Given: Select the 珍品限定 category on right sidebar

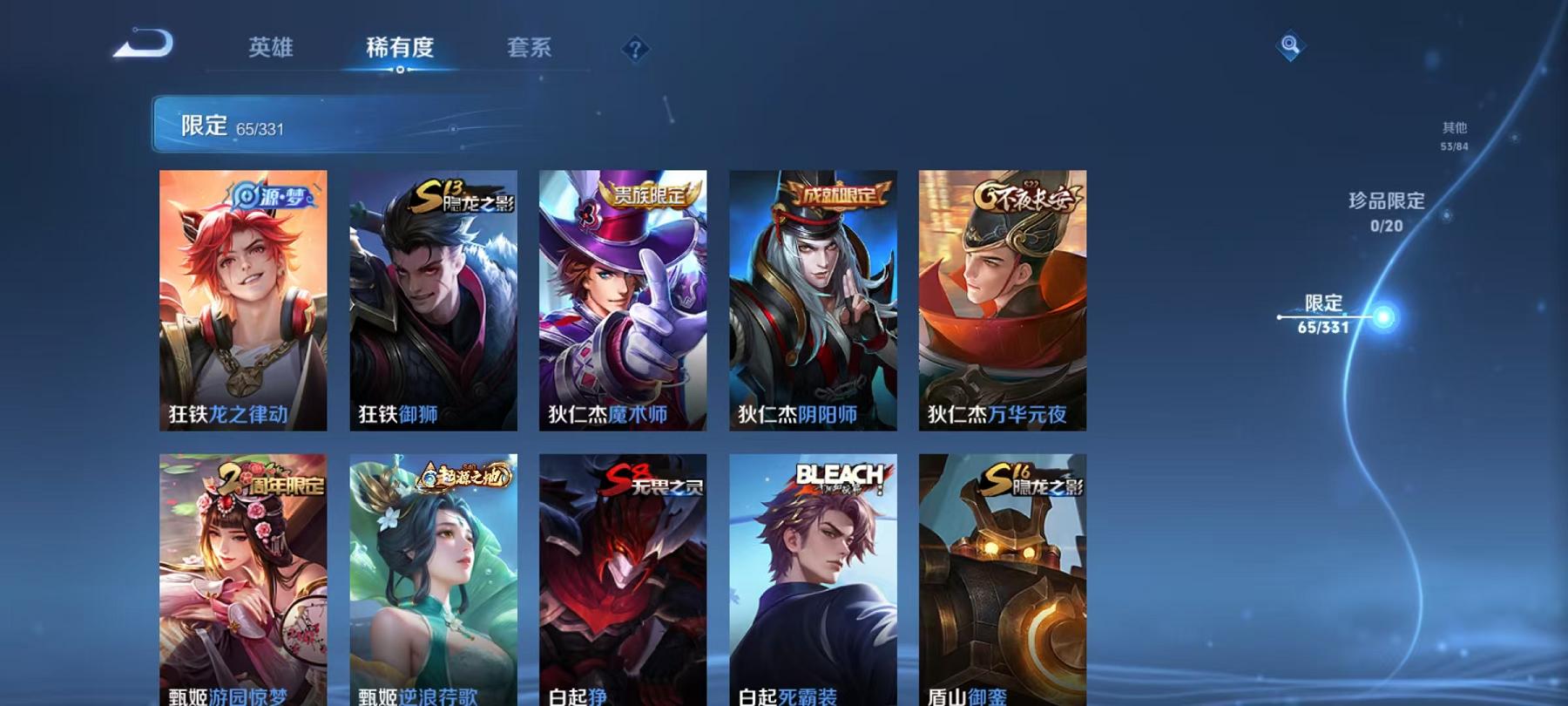Looking at the screenshot, I should click(1385, 207).
